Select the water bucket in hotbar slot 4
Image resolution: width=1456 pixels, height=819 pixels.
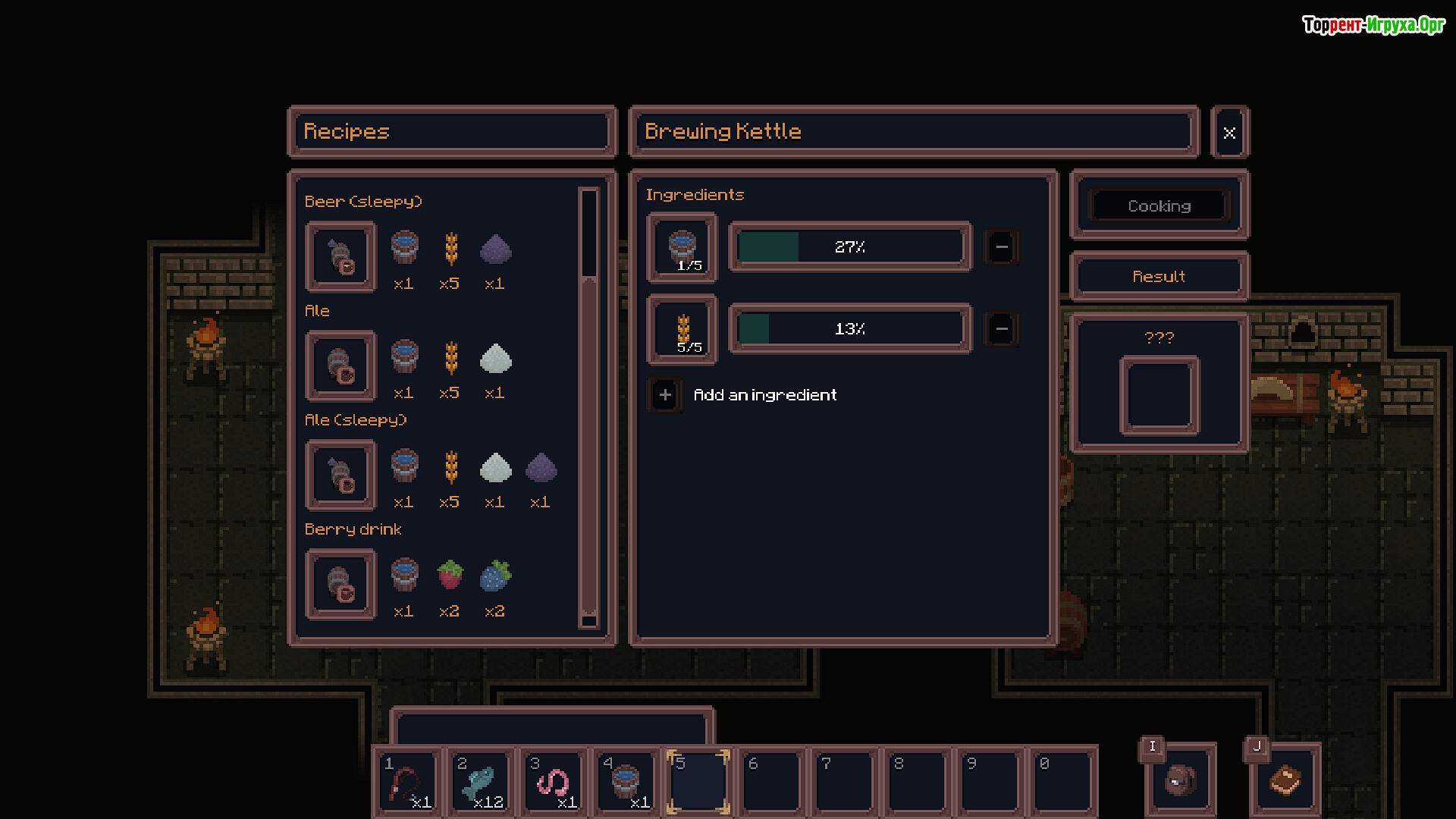(626, 783)
